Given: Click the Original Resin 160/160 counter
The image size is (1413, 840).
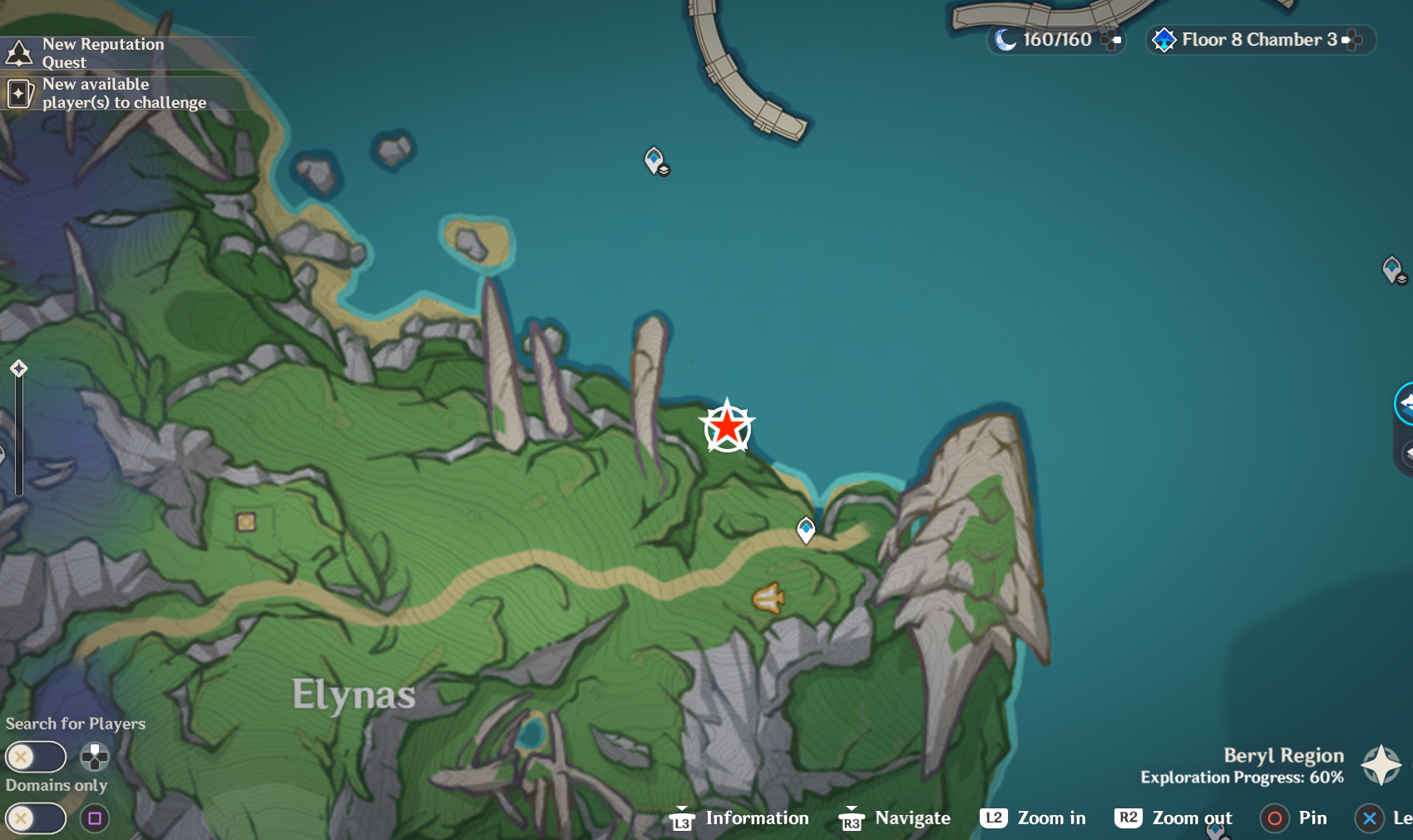Looking at the screenshot, I should click(1055, 40).
